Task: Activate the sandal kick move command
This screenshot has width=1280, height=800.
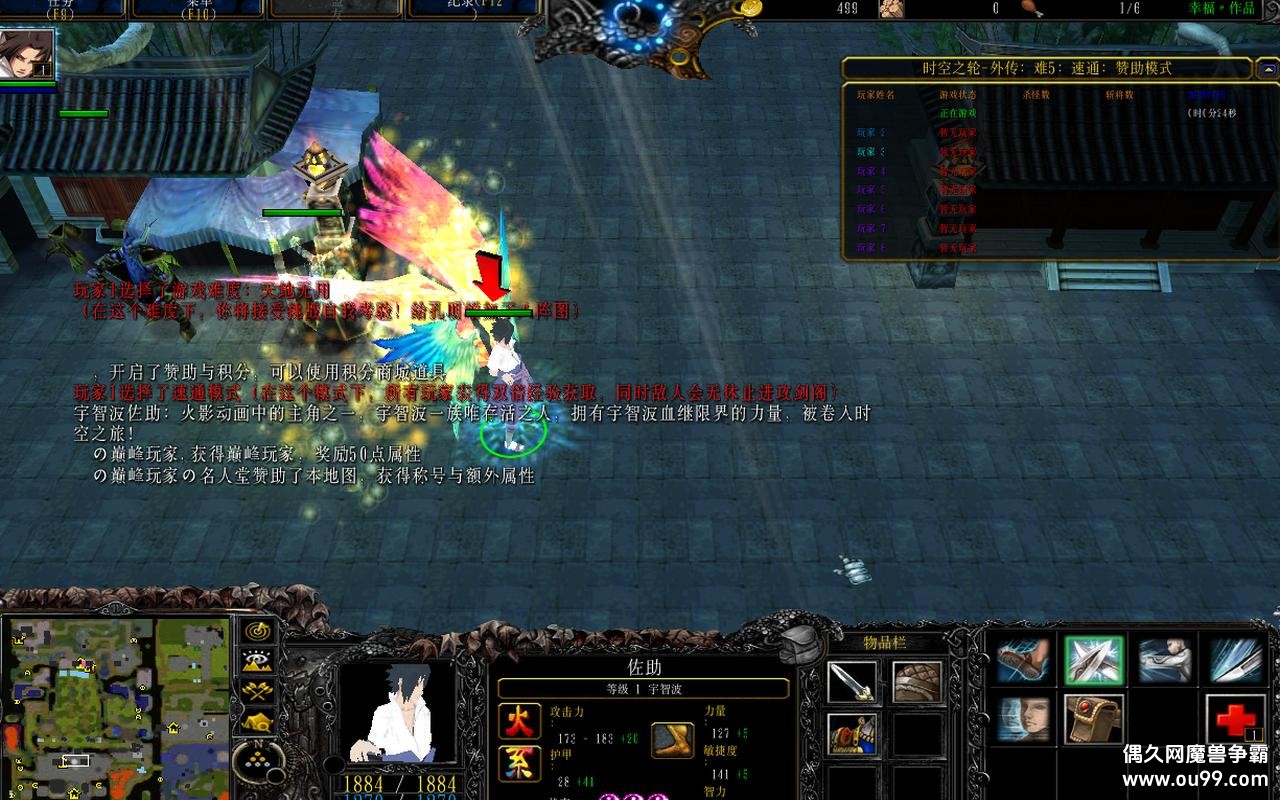Action: pyautogui.click(x=1023, y=661)
